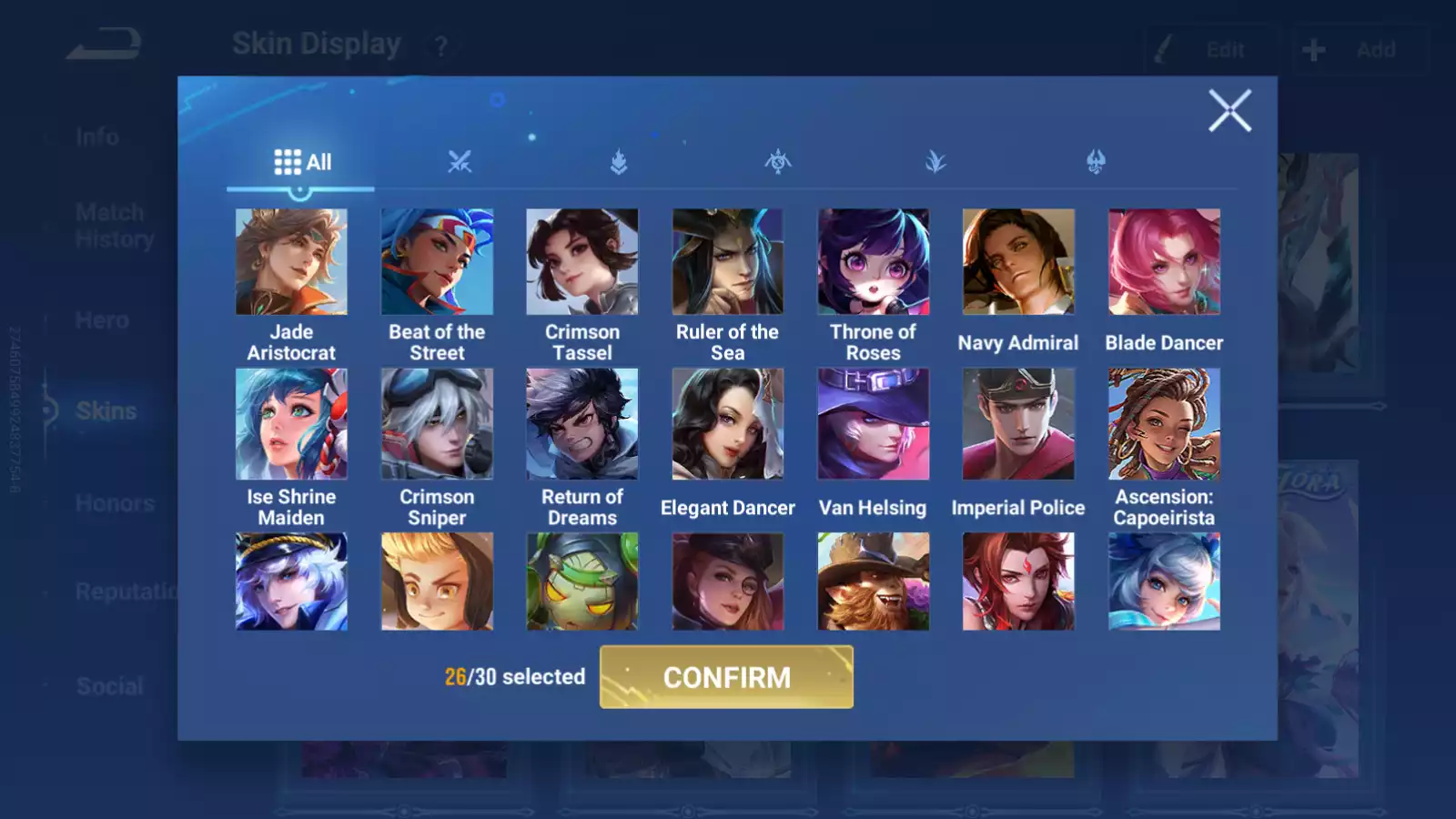The width and height of the screenshot is (1456, 819).
Task: Select the Ise Shrine Maiden skin
Action: coord(291,424)
